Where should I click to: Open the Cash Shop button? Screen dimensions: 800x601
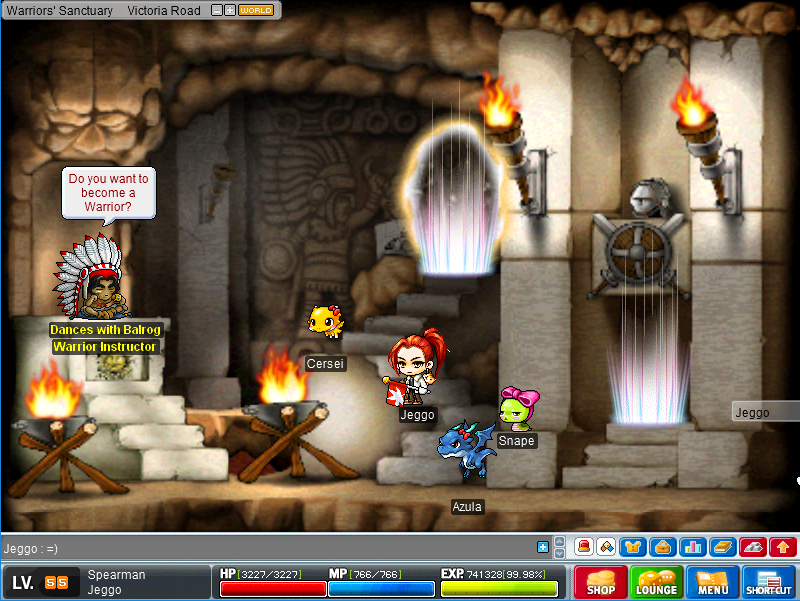tap(601, 582)
